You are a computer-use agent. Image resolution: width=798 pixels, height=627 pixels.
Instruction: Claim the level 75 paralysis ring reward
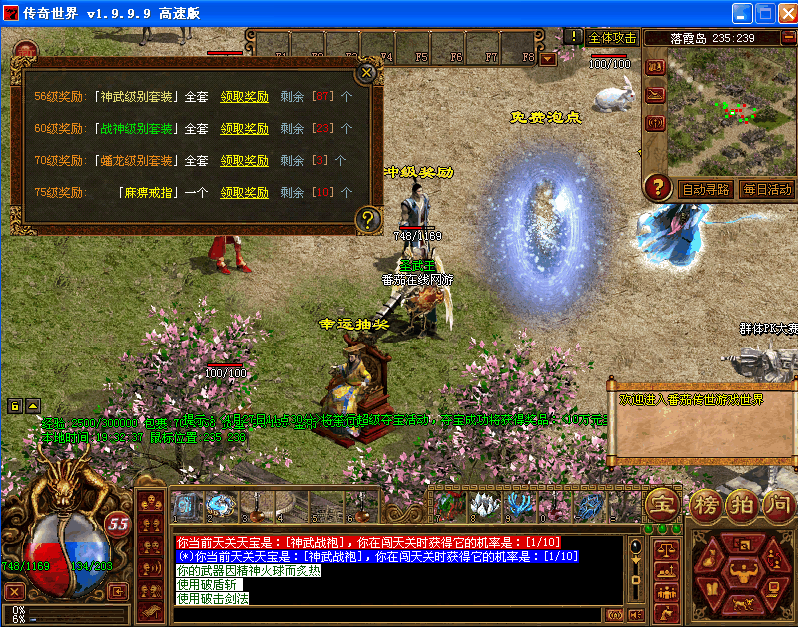[x=244, y=191]
